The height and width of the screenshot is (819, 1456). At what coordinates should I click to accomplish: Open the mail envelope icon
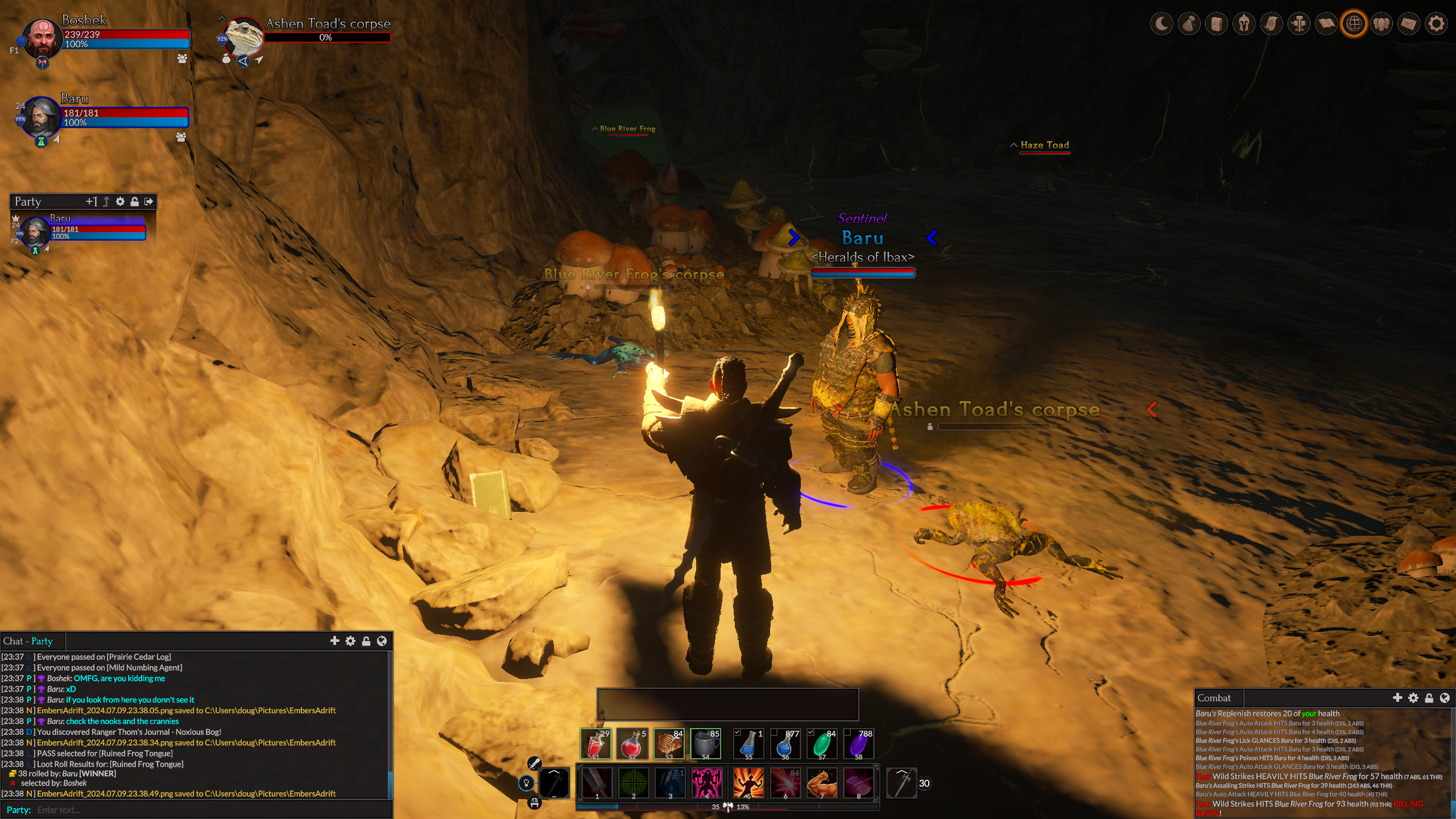pos(1409,24)
